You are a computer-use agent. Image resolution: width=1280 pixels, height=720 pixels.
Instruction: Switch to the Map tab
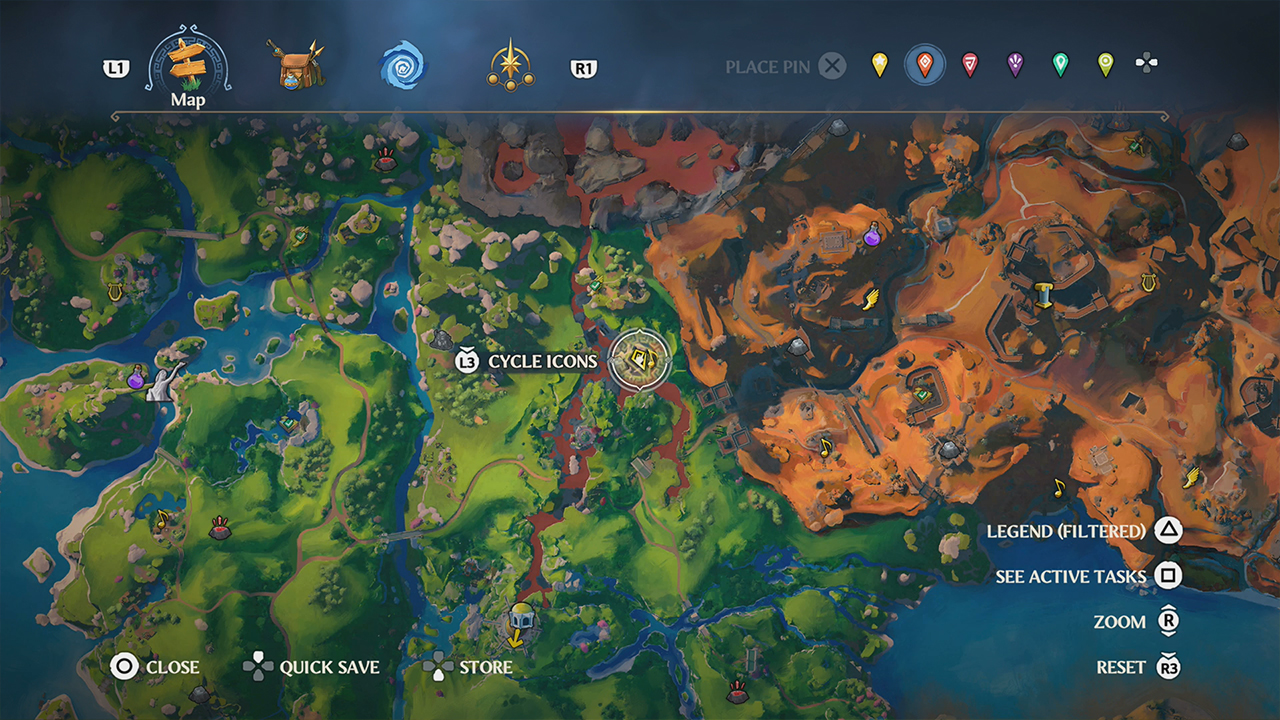point(188,62)
